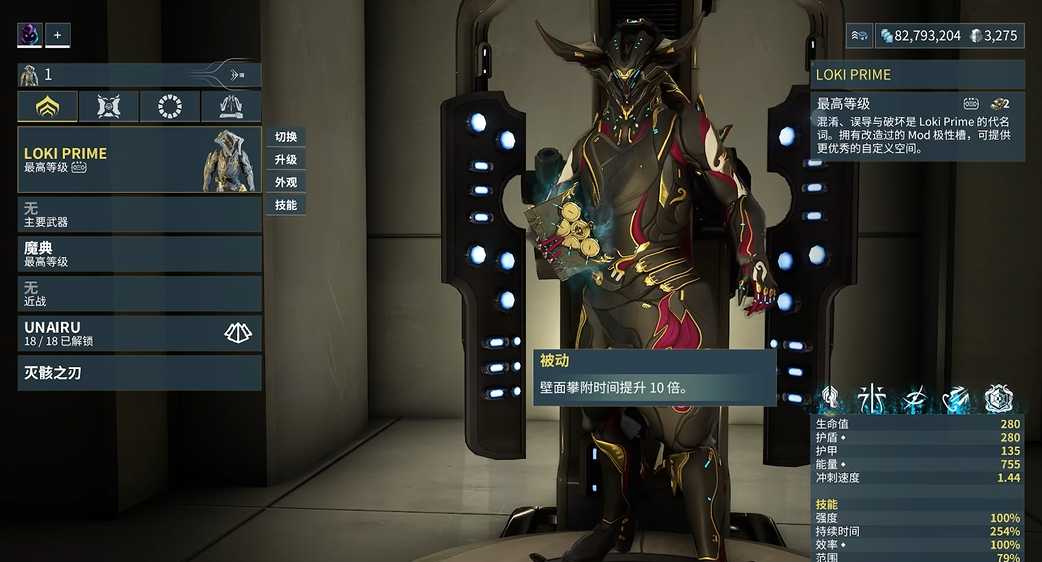
Task: Select the empty 主要武器 primary weapon slot
Action: pos(139,215)
